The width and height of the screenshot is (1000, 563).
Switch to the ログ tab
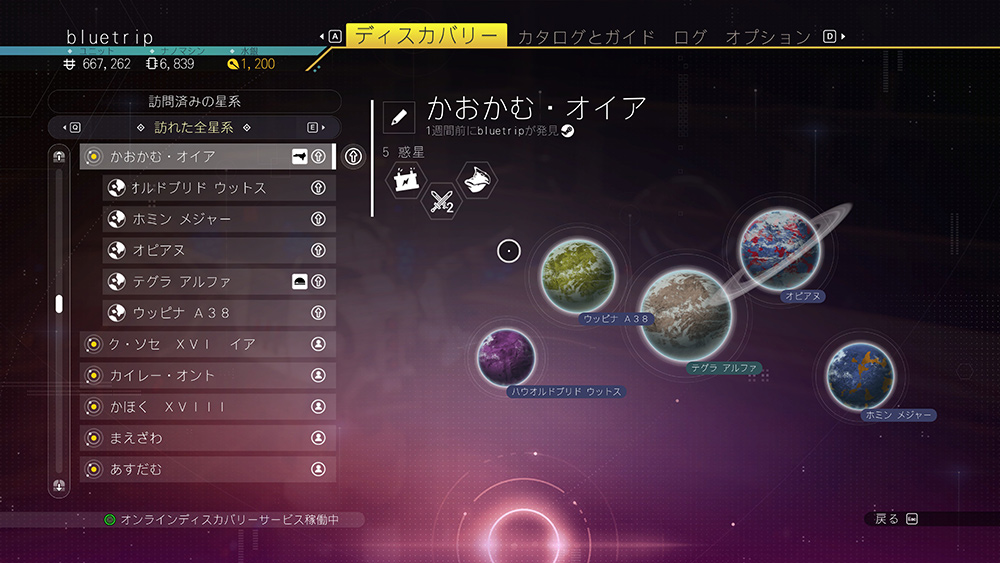point(690,37)
